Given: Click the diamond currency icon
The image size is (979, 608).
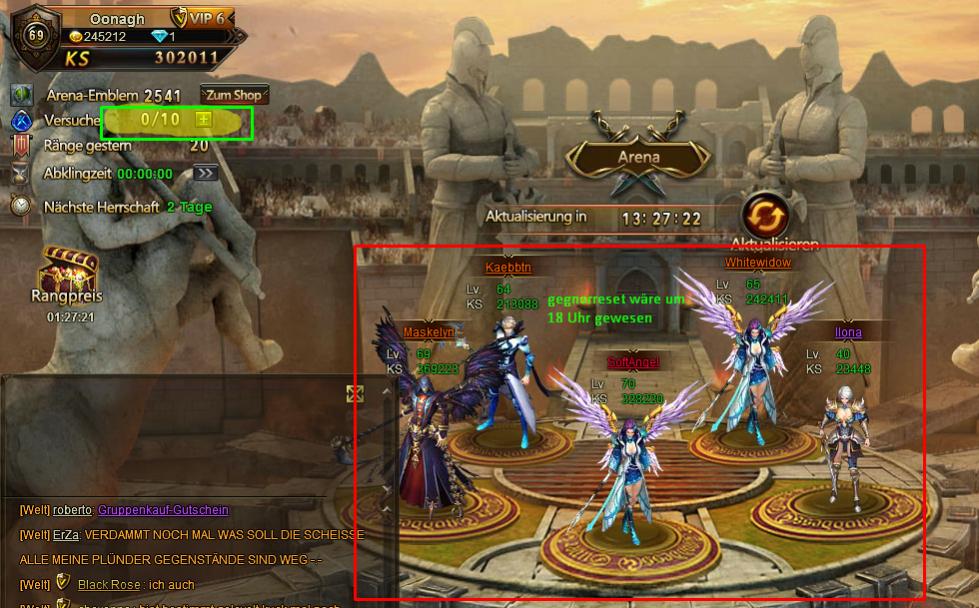Looking at the screenshot, I should (x=160, y=37).
